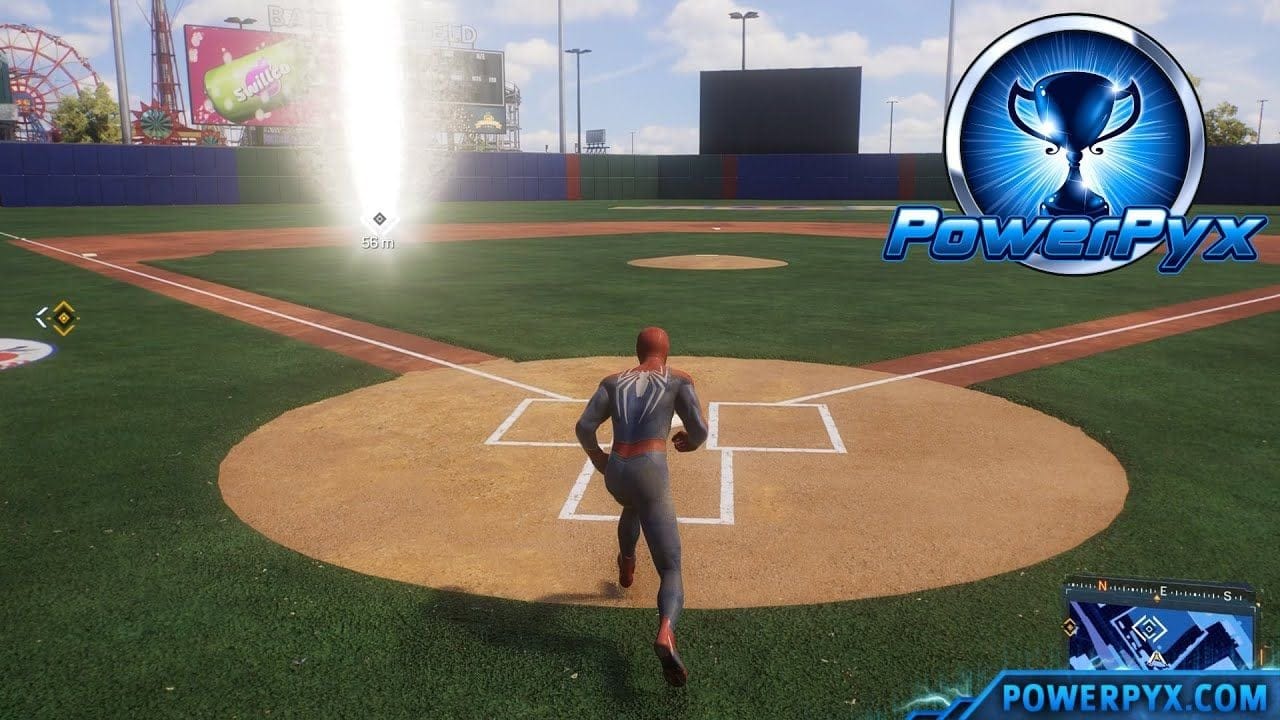1280x720 pixels.
Task: Click the yellow compass waypoint tick
Action: [1157, 597]
